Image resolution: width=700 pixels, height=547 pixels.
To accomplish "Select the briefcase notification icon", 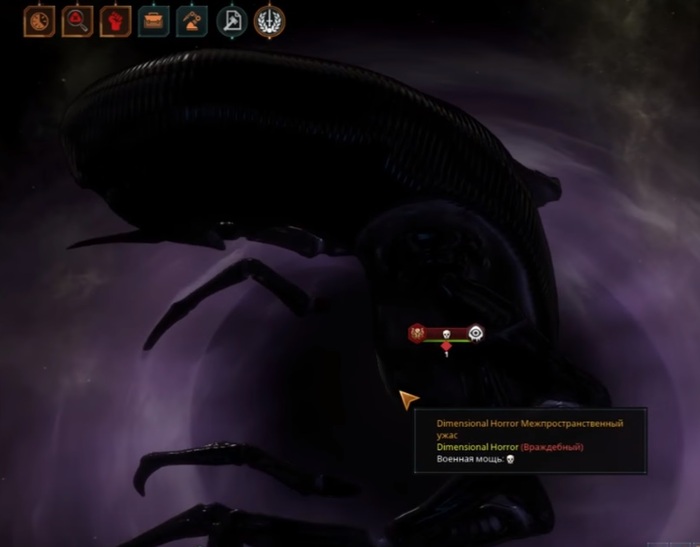I will point(154,21).
